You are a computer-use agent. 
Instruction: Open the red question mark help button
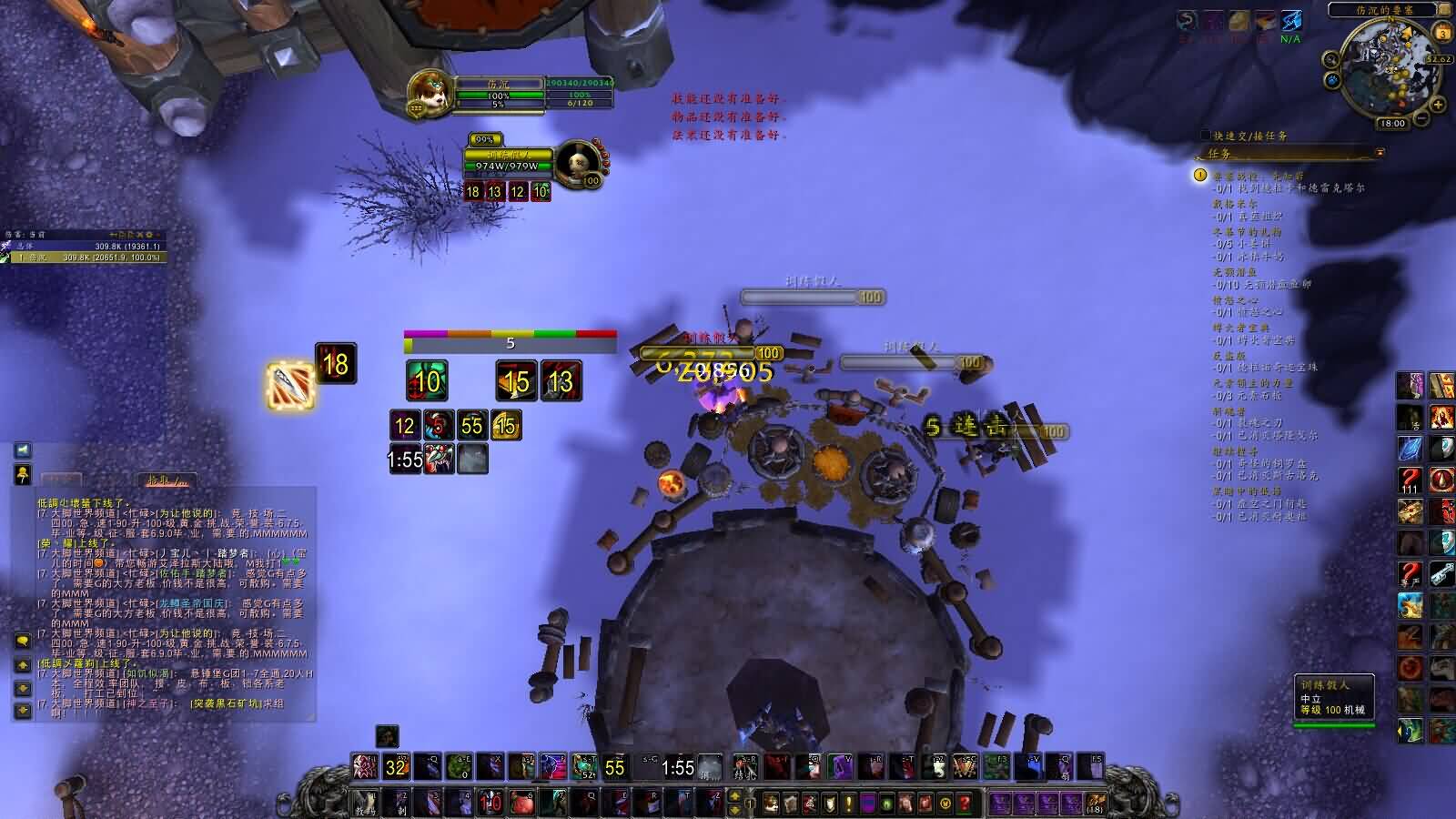click(965, 803)
